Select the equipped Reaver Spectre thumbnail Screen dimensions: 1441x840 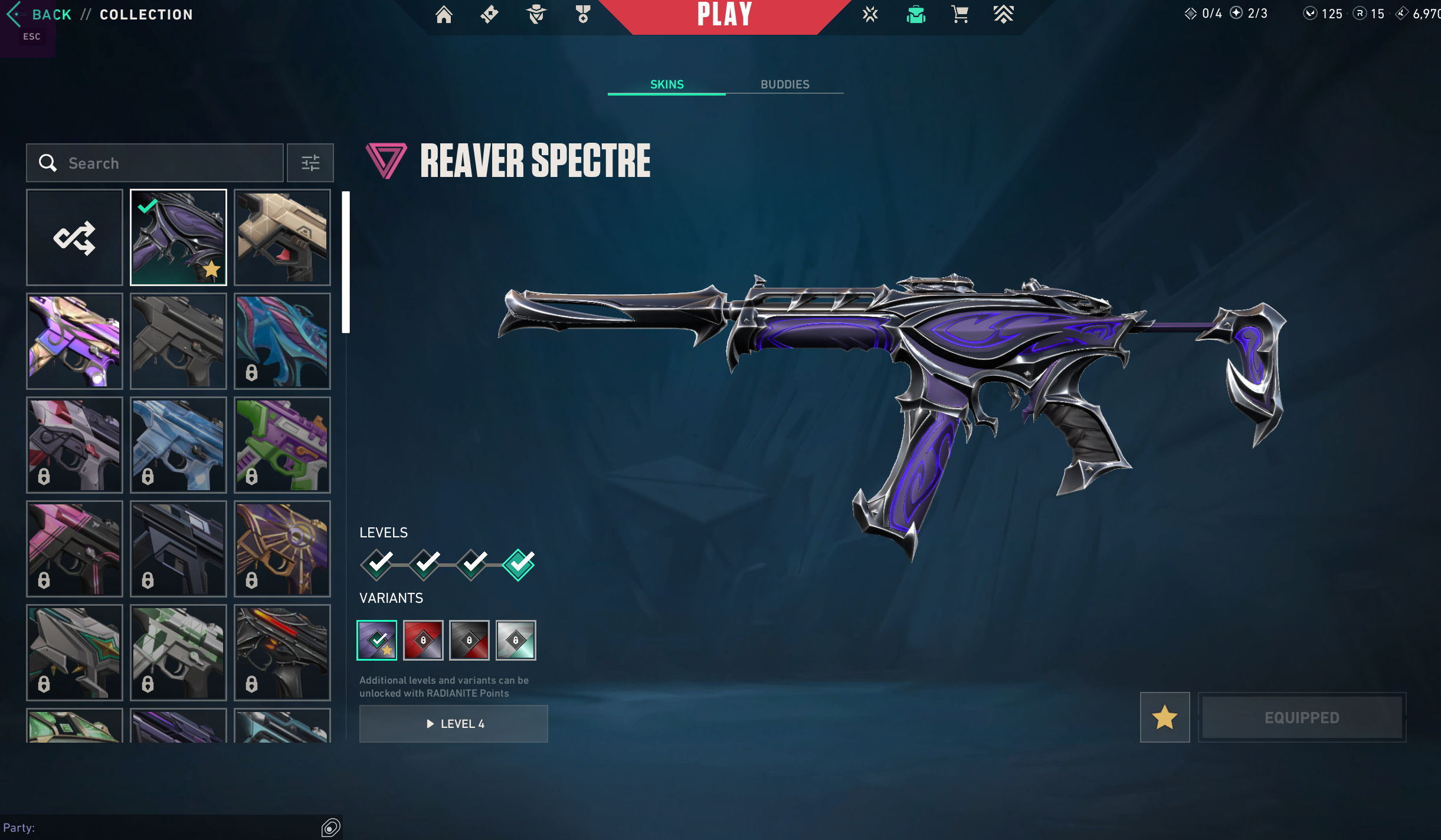[x=178, y=237]
